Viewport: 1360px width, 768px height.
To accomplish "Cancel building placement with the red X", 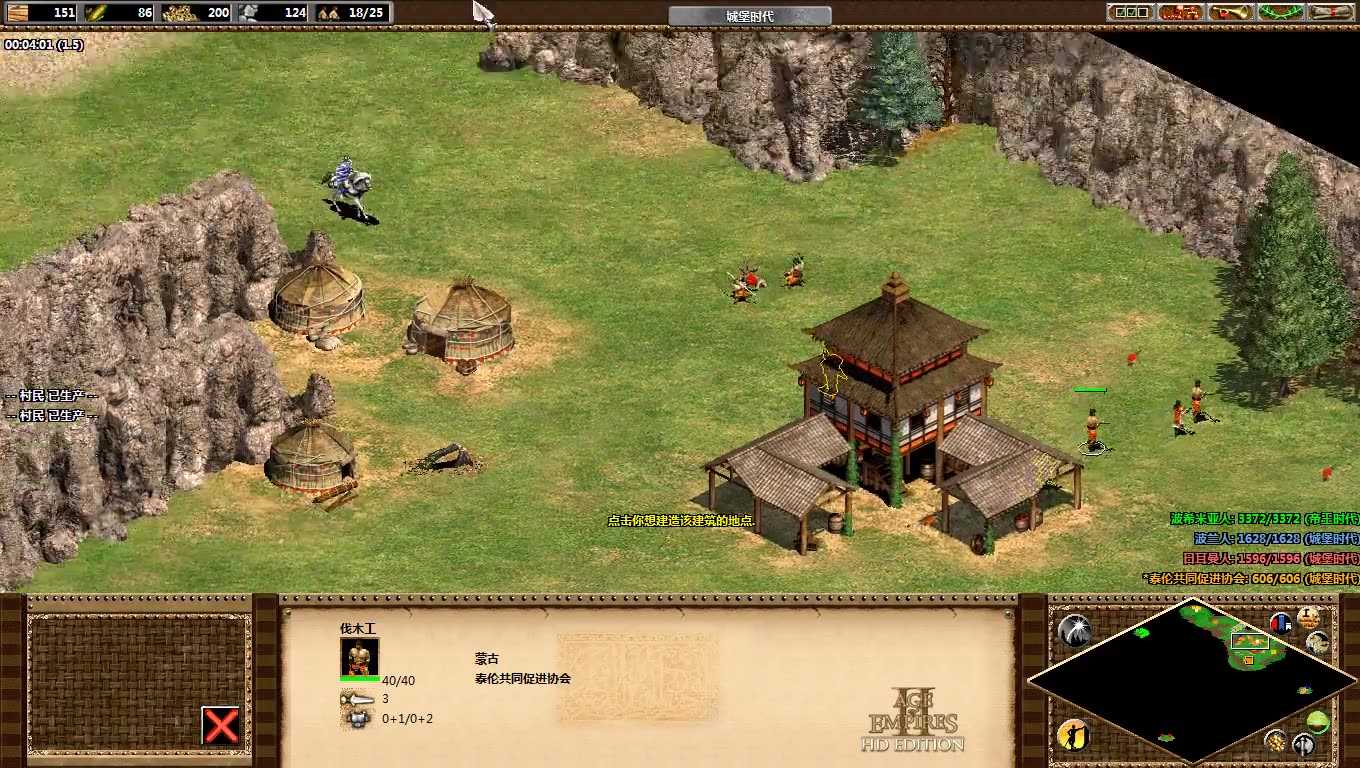I will click(221, 725).
